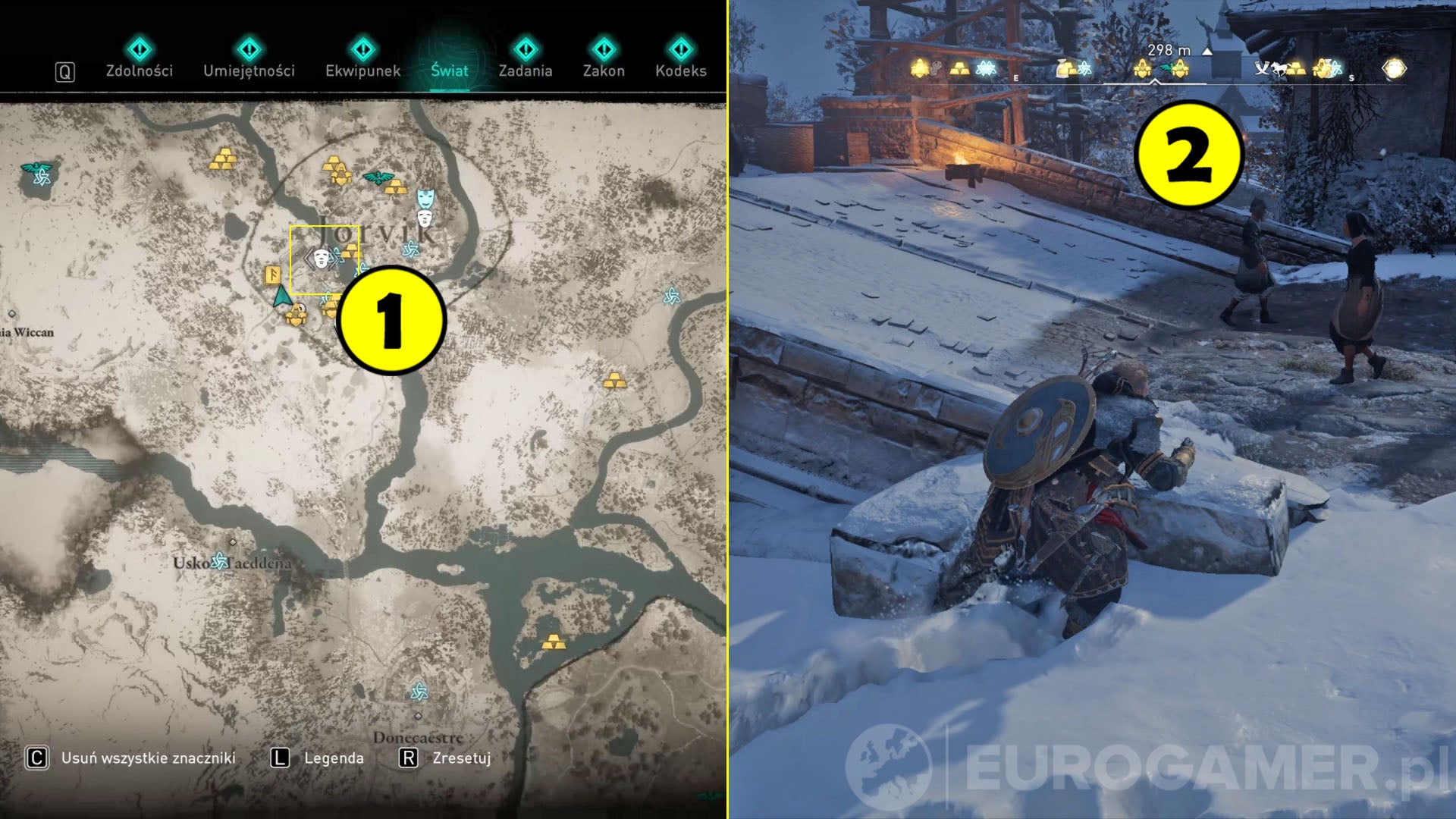Select the white mask mystery icon in Jorvik
The width and height of the screenshot is (1456, 819).
point(322,258)
